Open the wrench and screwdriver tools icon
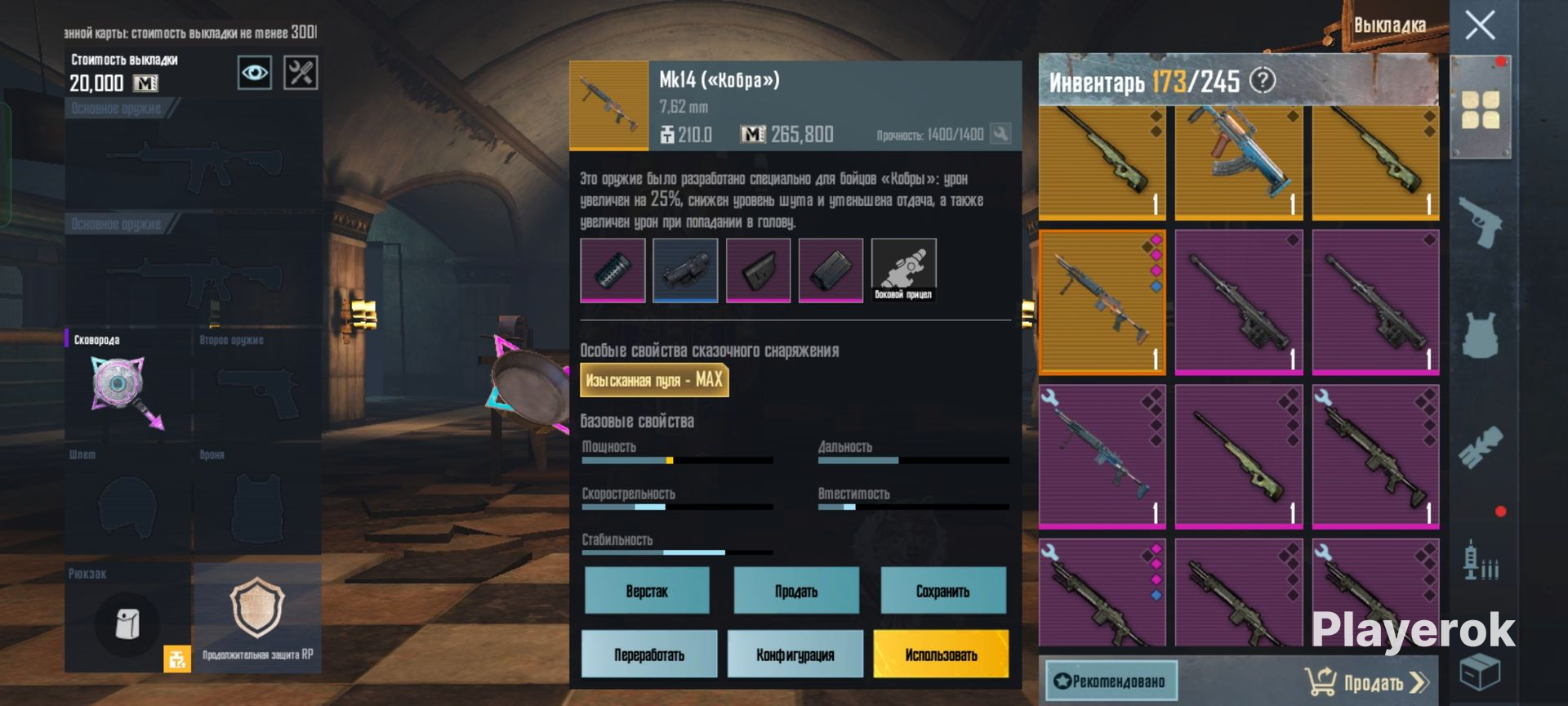1568x706 pixels. pyautogui.click(x=301, y=73)
